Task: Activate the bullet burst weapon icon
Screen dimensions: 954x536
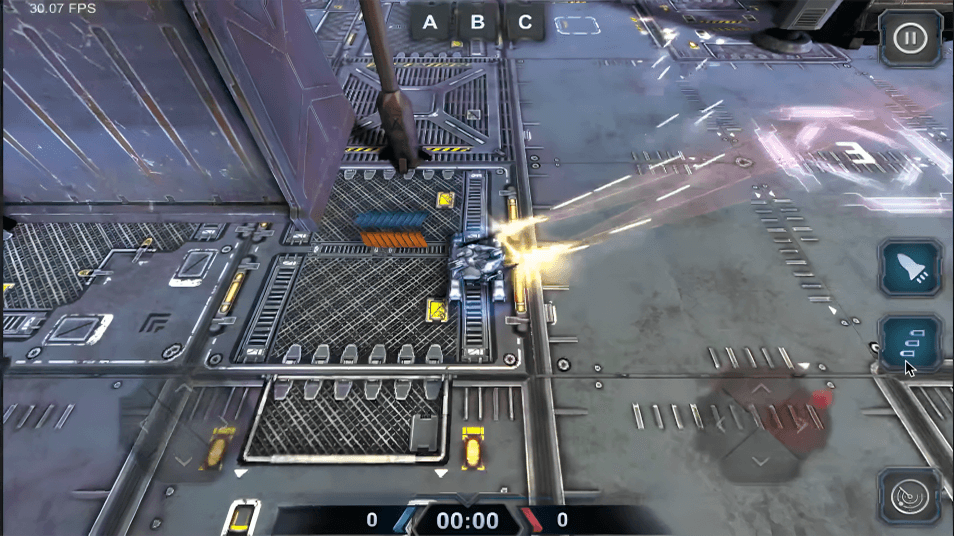Action: (x=910, y=344)
